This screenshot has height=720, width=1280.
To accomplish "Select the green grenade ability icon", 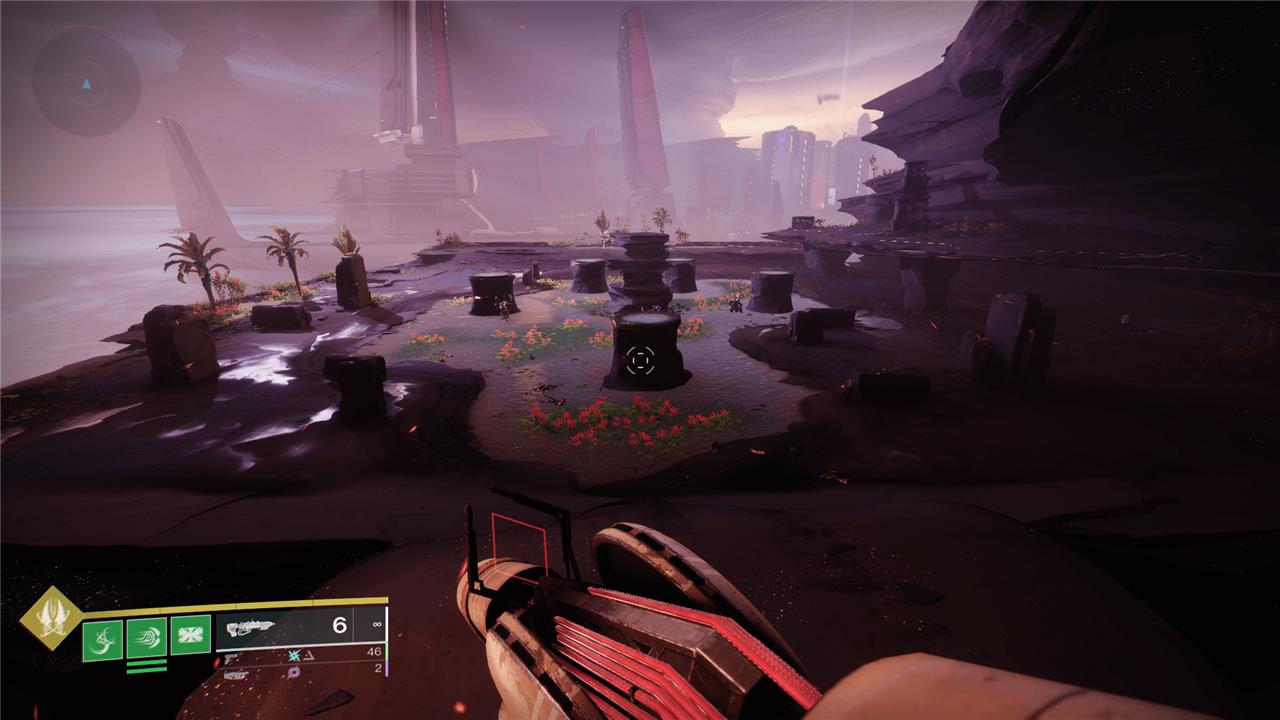I will pyautogui.click(x=101, y=640).
